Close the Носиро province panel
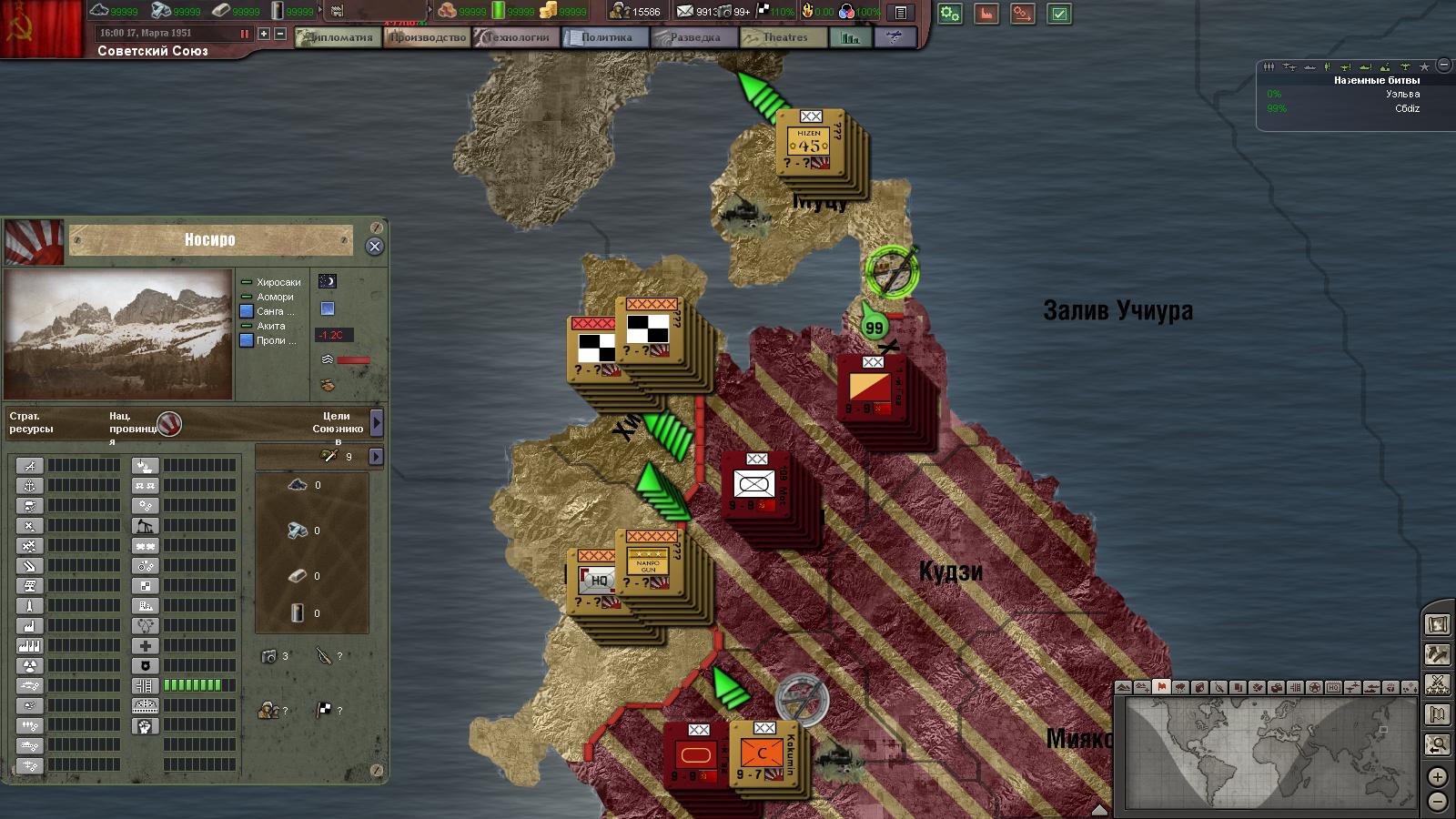The width and height of the screenshot is (1456, 819). pos(374,247)
